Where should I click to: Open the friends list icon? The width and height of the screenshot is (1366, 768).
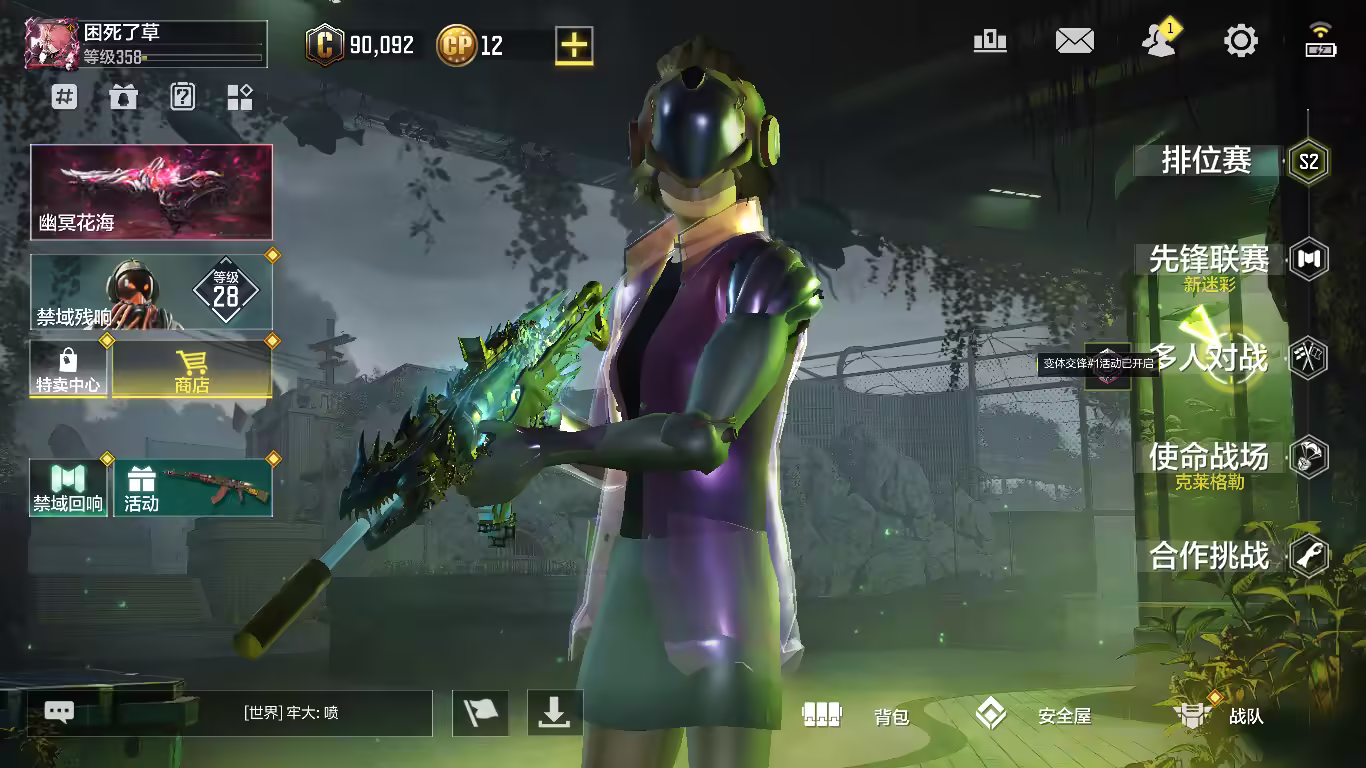pos(1158,41)
